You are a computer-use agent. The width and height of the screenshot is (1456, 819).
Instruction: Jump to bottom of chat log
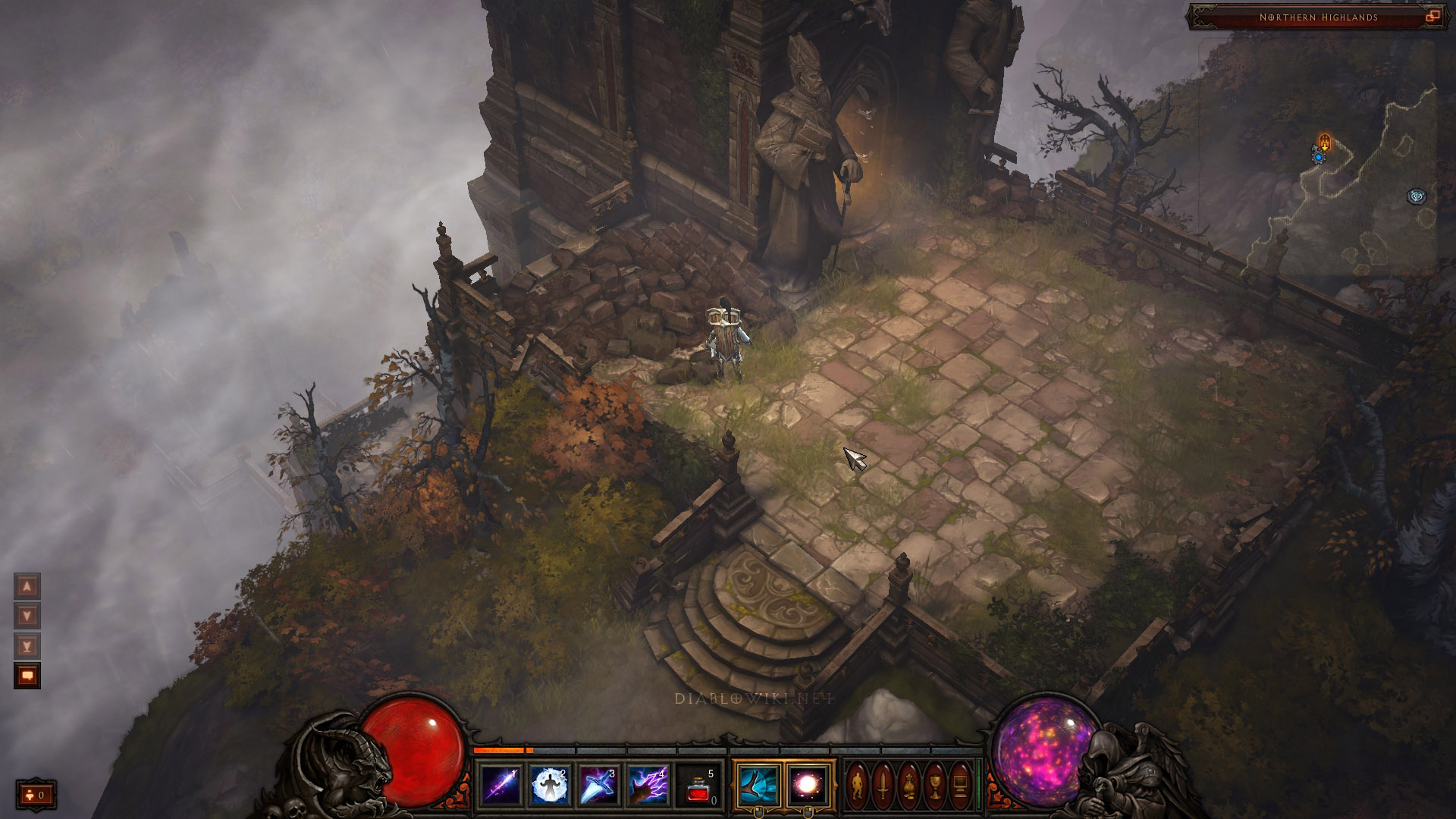pyautogui.click(x=27, y=646)
